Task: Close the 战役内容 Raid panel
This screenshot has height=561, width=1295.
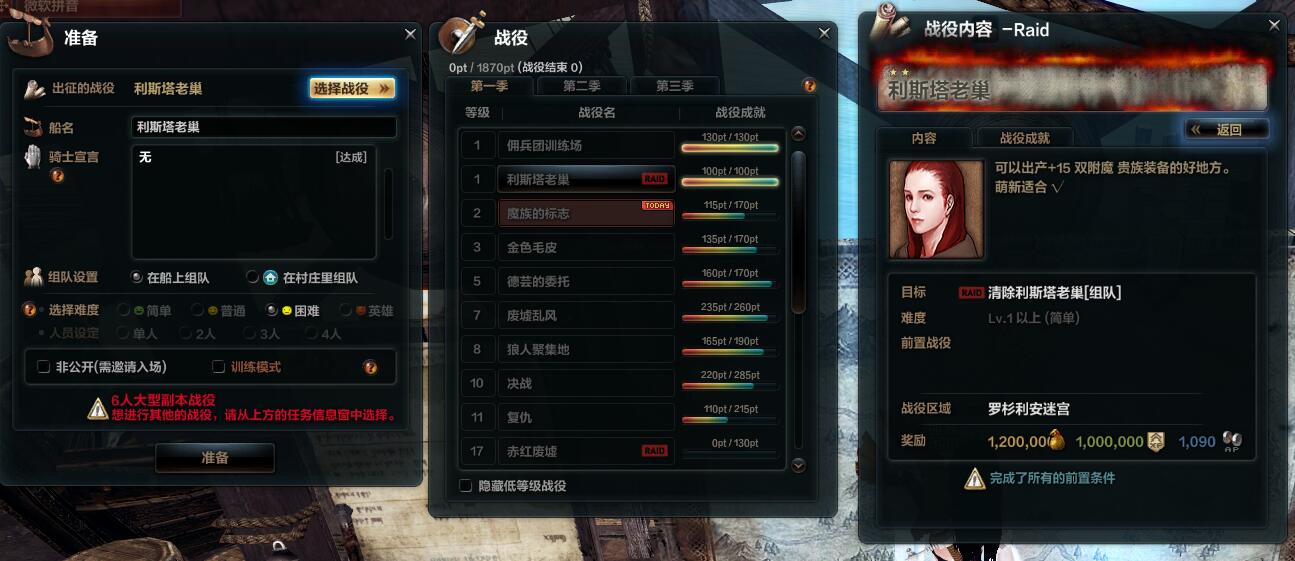Action: pos(1274,25)
